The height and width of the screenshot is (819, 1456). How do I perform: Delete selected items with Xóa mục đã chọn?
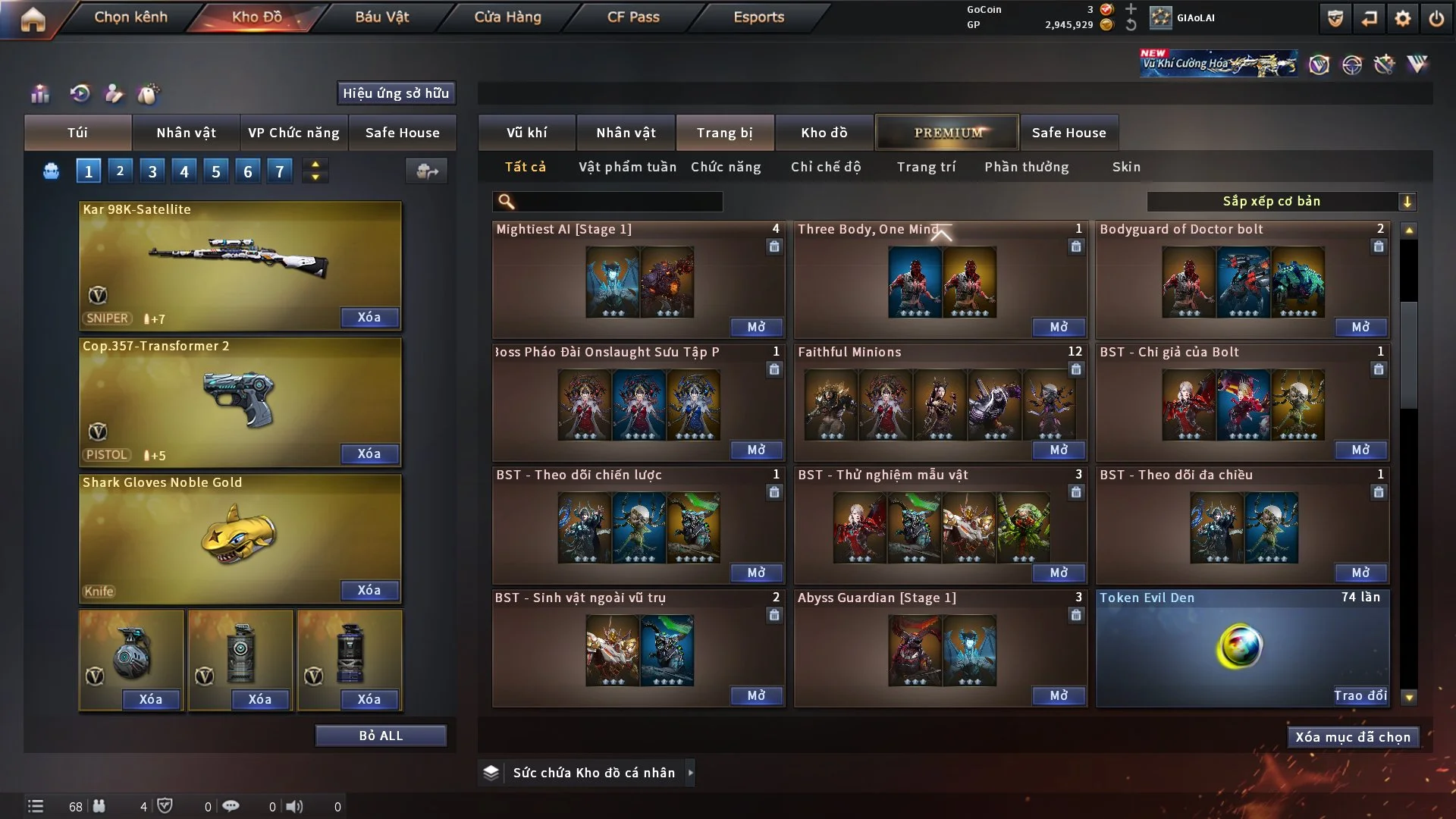click(x=1353, y=737)
